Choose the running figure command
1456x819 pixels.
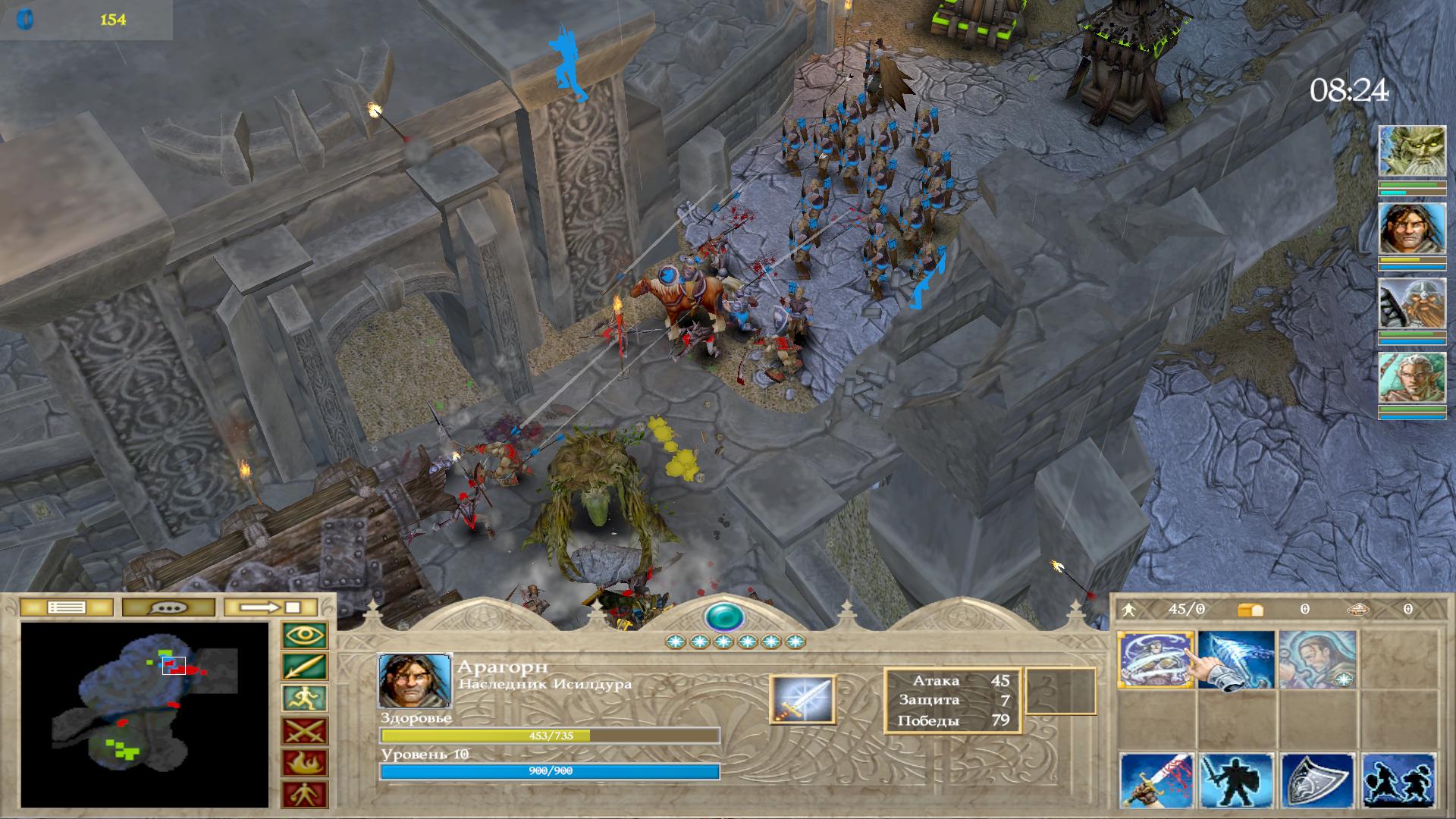(304, 698)
